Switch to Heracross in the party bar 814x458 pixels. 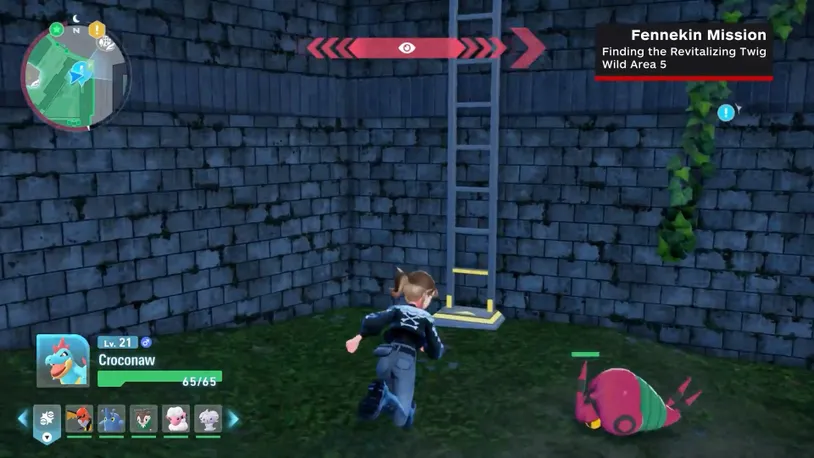tap(111, 419)
